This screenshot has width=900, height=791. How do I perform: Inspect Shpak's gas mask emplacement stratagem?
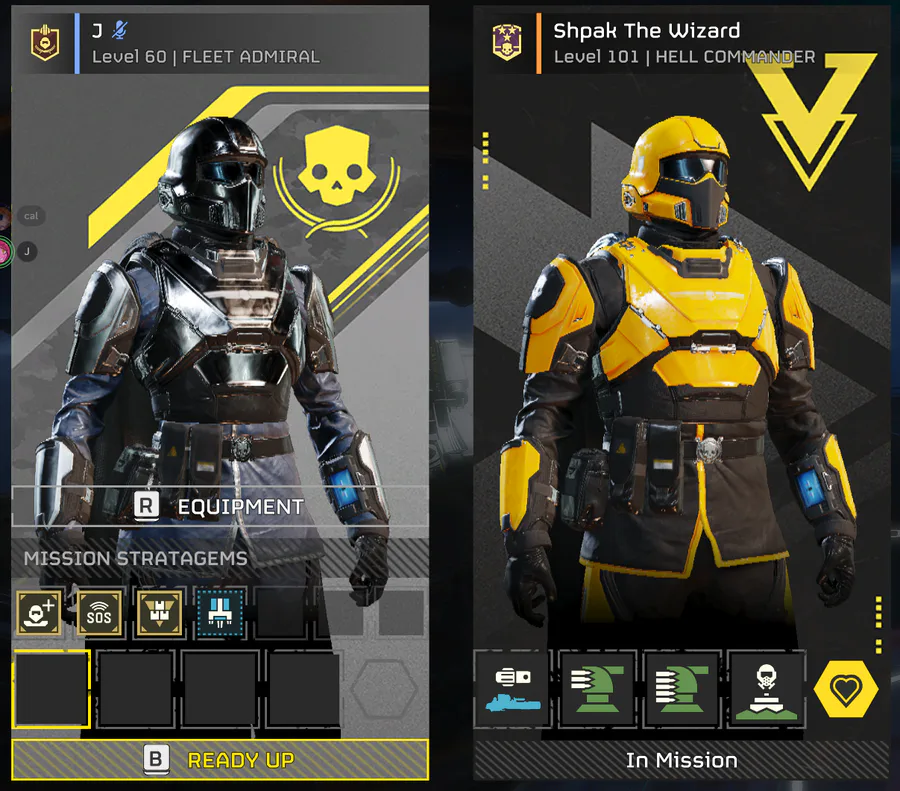point(767,689)
